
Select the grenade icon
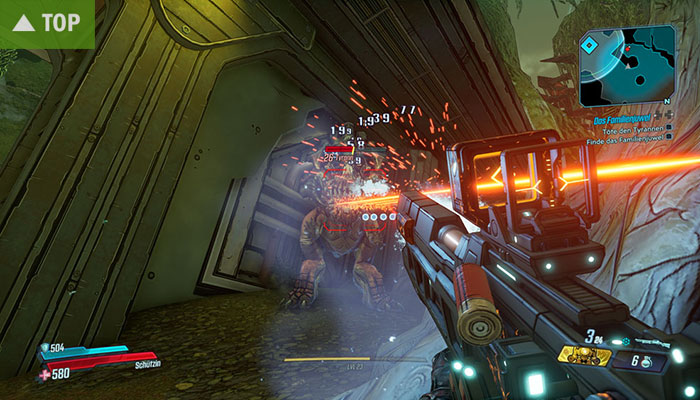(x=646, y=361)
